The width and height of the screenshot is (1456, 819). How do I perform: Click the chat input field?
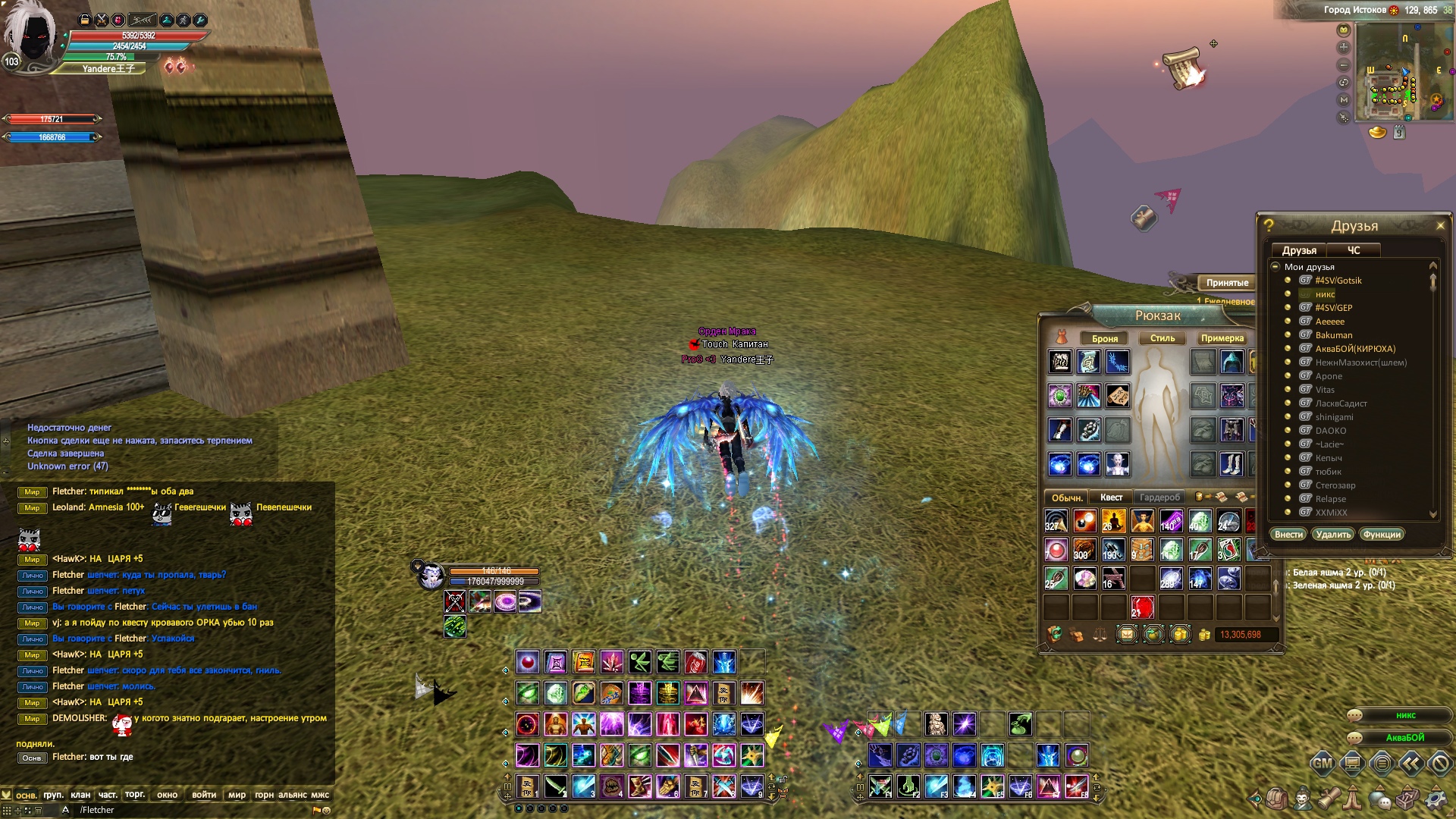190,810
